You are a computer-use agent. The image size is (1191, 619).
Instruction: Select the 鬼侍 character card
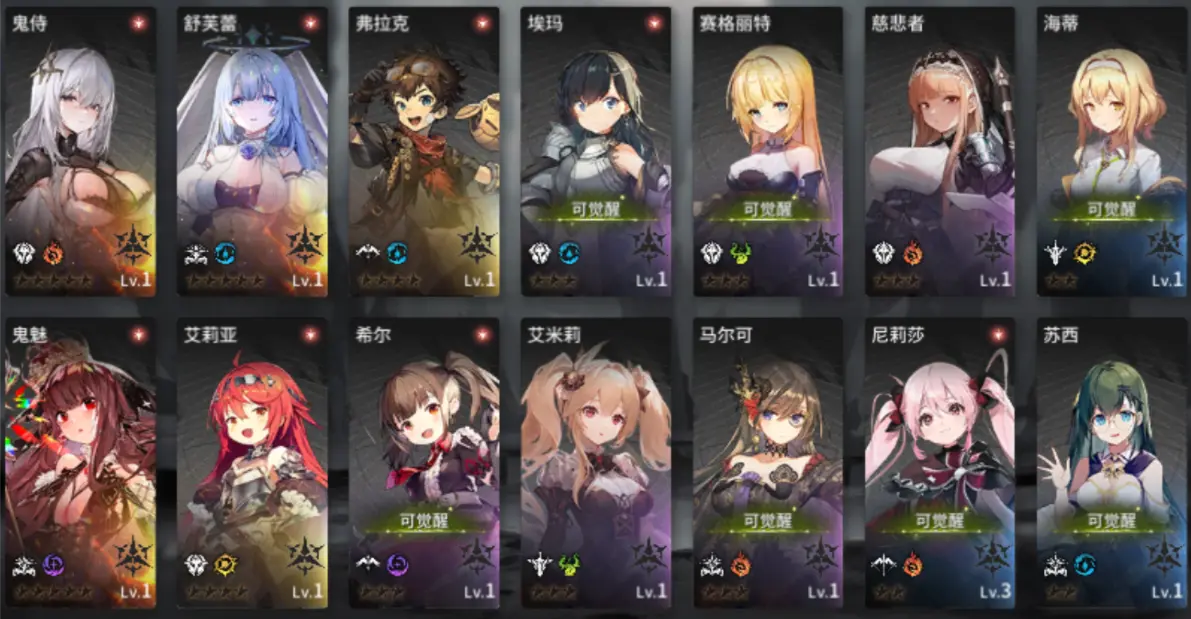point(81,152)
